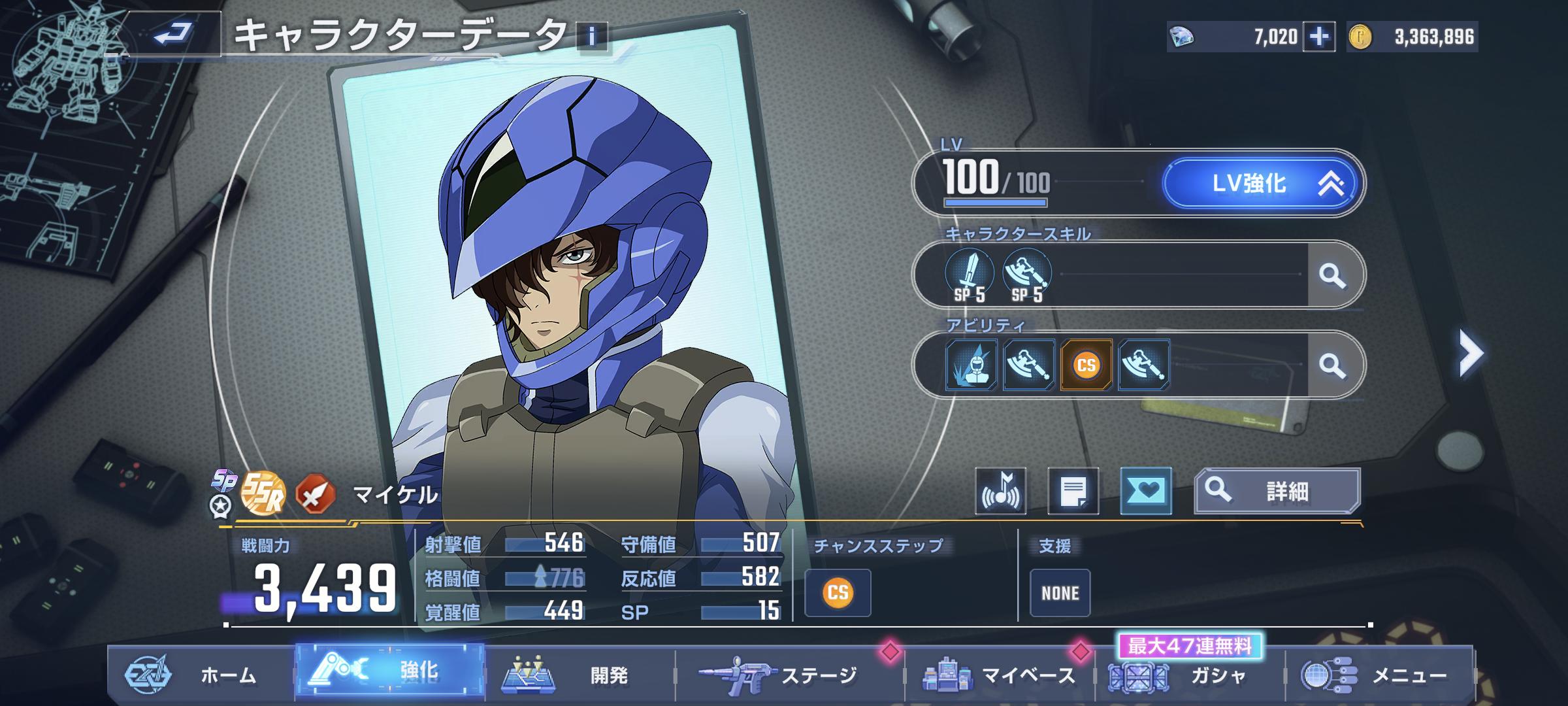Open the メニュー menu tab
Viewport: 1568px width, 706px height.
pyautogui.click(x=1379, y=675)
